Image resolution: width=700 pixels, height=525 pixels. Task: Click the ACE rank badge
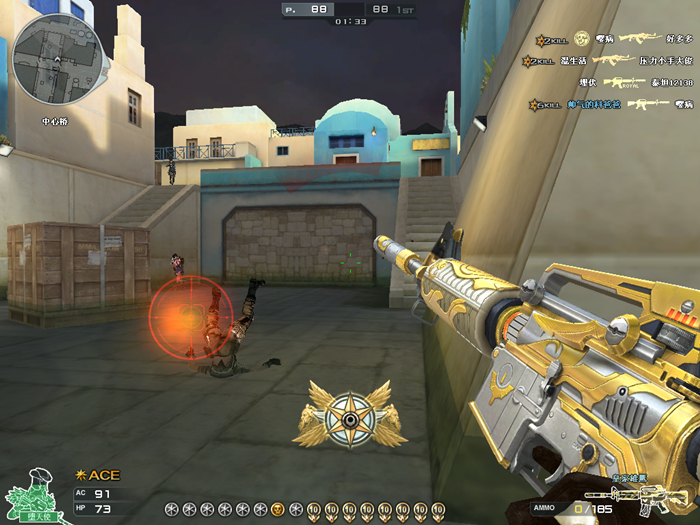[97, 475]
